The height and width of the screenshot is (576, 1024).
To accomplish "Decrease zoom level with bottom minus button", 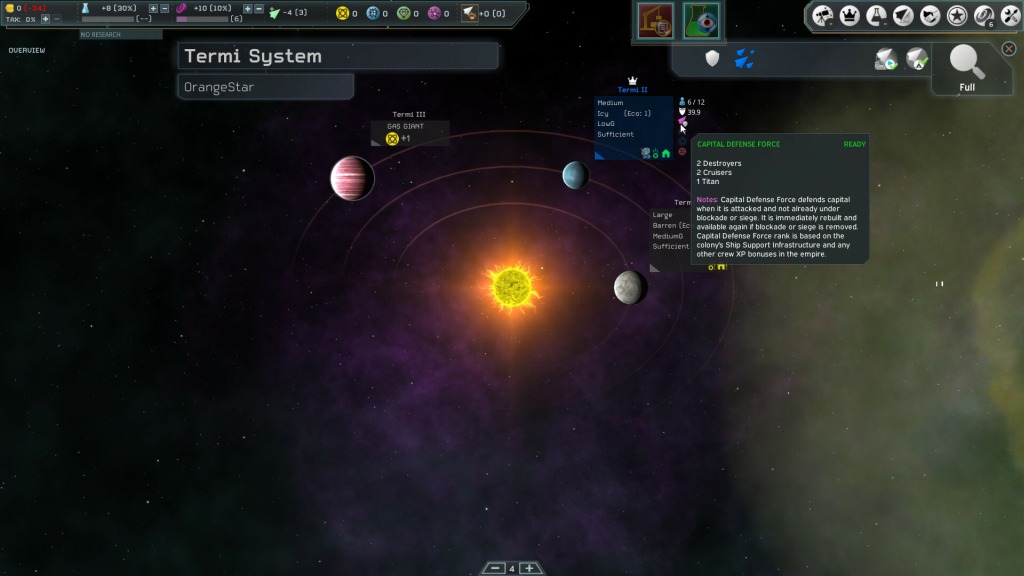I will 494,568.
